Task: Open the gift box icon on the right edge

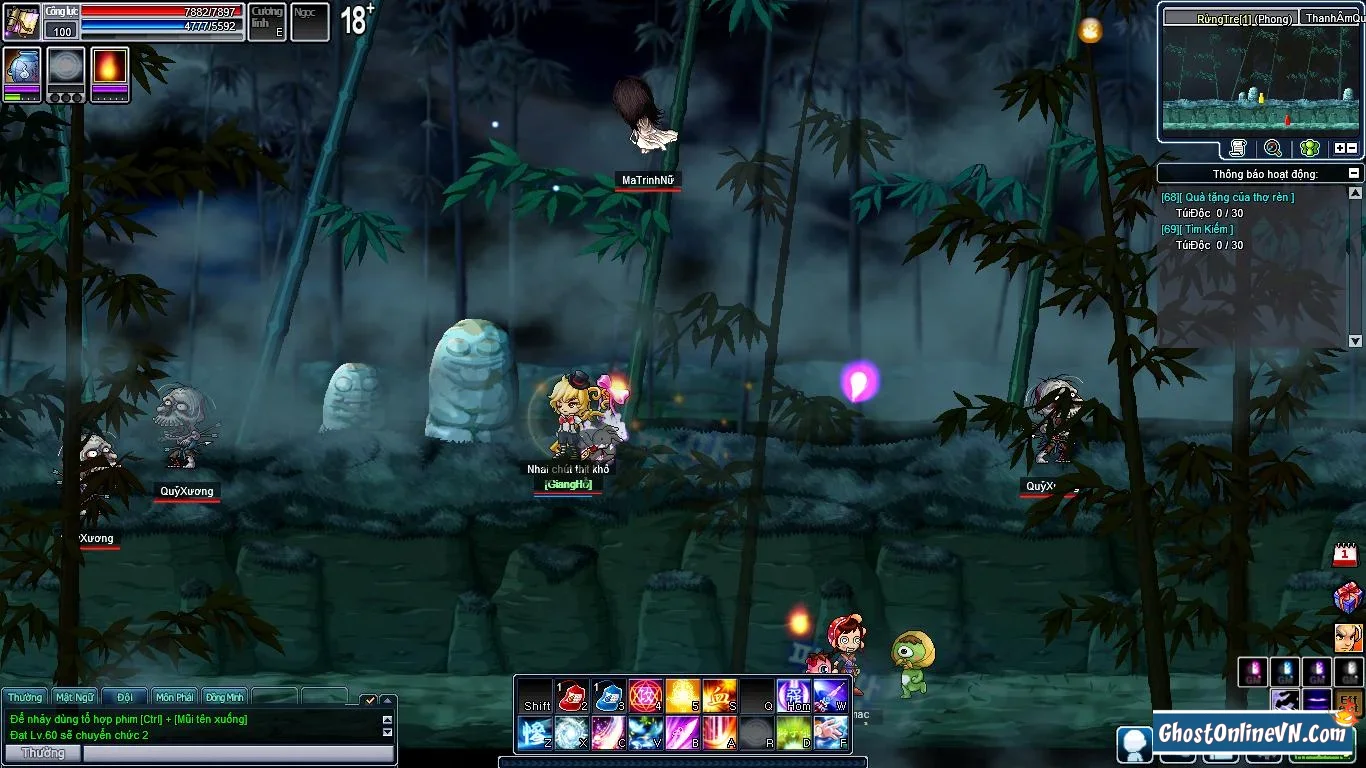Action: tap(1347, 597)
